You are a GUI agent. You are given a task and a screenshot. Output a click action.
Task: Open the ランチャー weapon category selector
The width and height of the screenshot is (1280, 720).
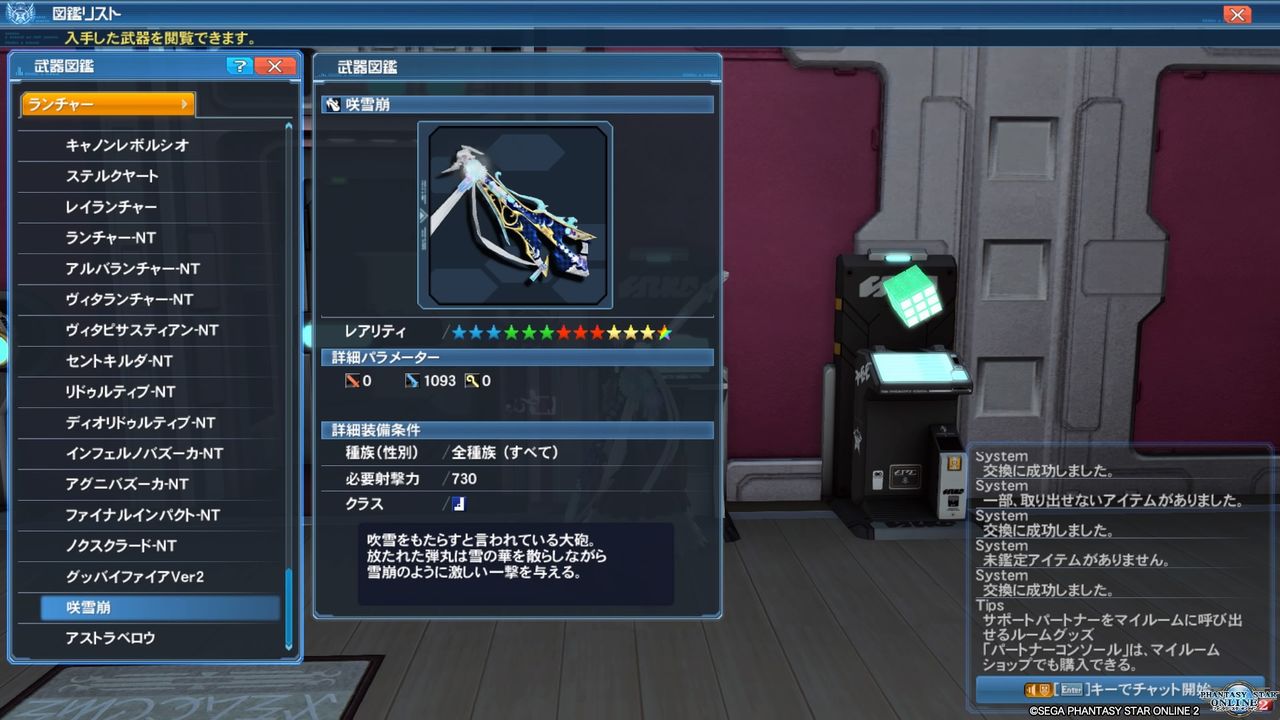105,103
